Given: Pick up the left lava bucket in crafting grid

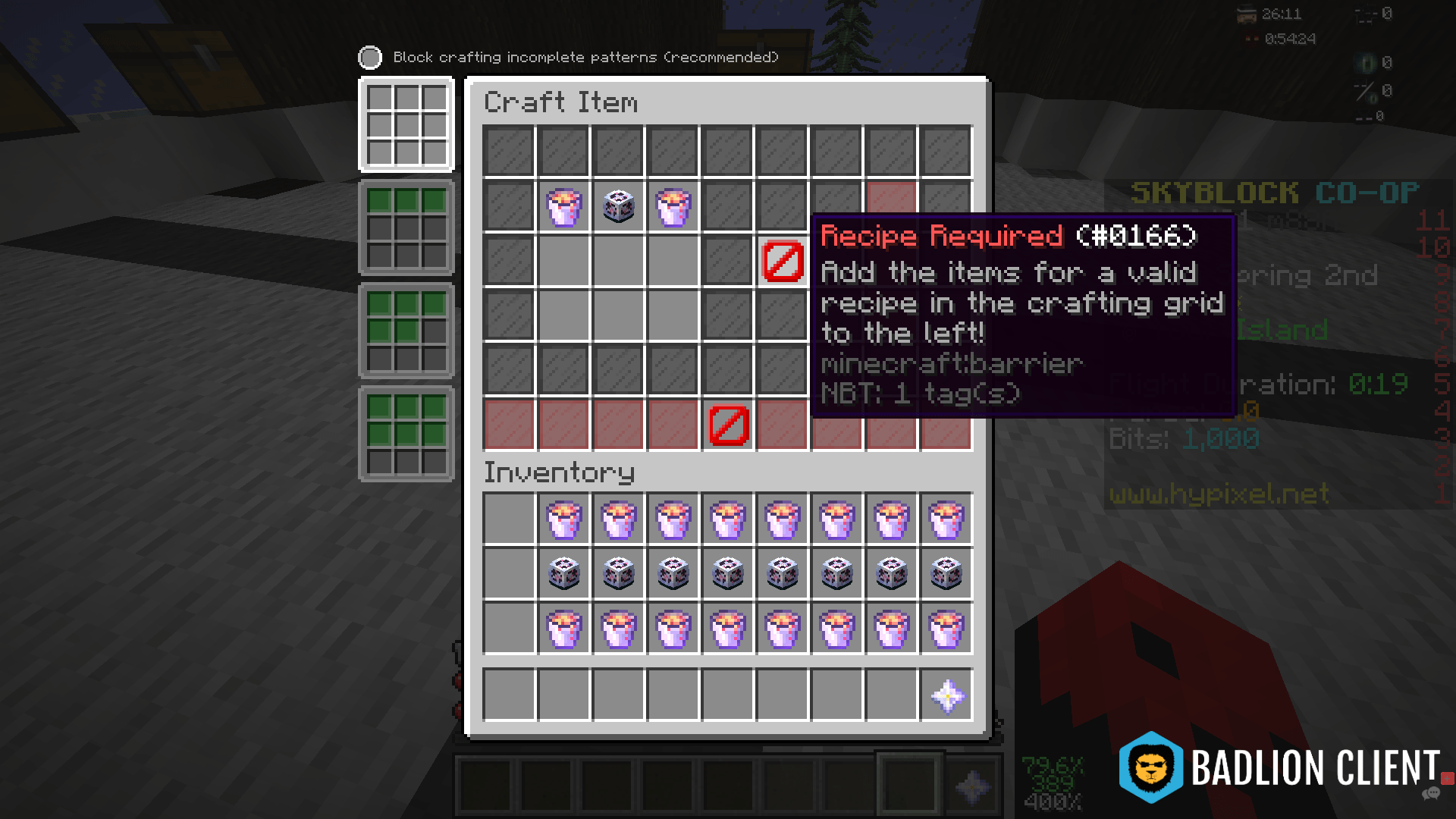Looking at the screenshot, I should tap(563, 206).
